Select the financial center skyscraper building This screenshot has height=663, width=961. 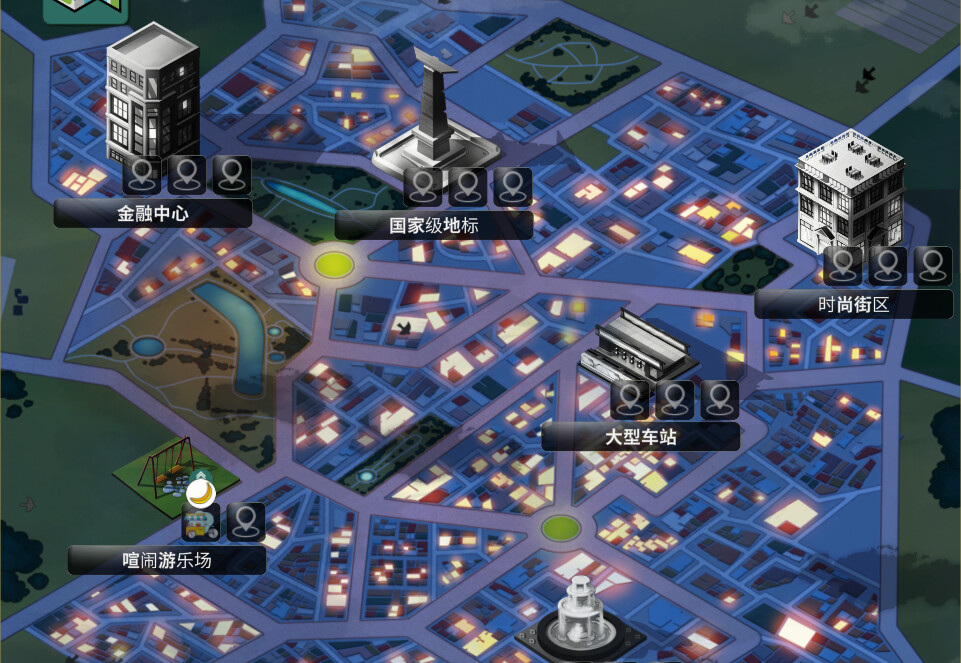click(x=152, y=95)
